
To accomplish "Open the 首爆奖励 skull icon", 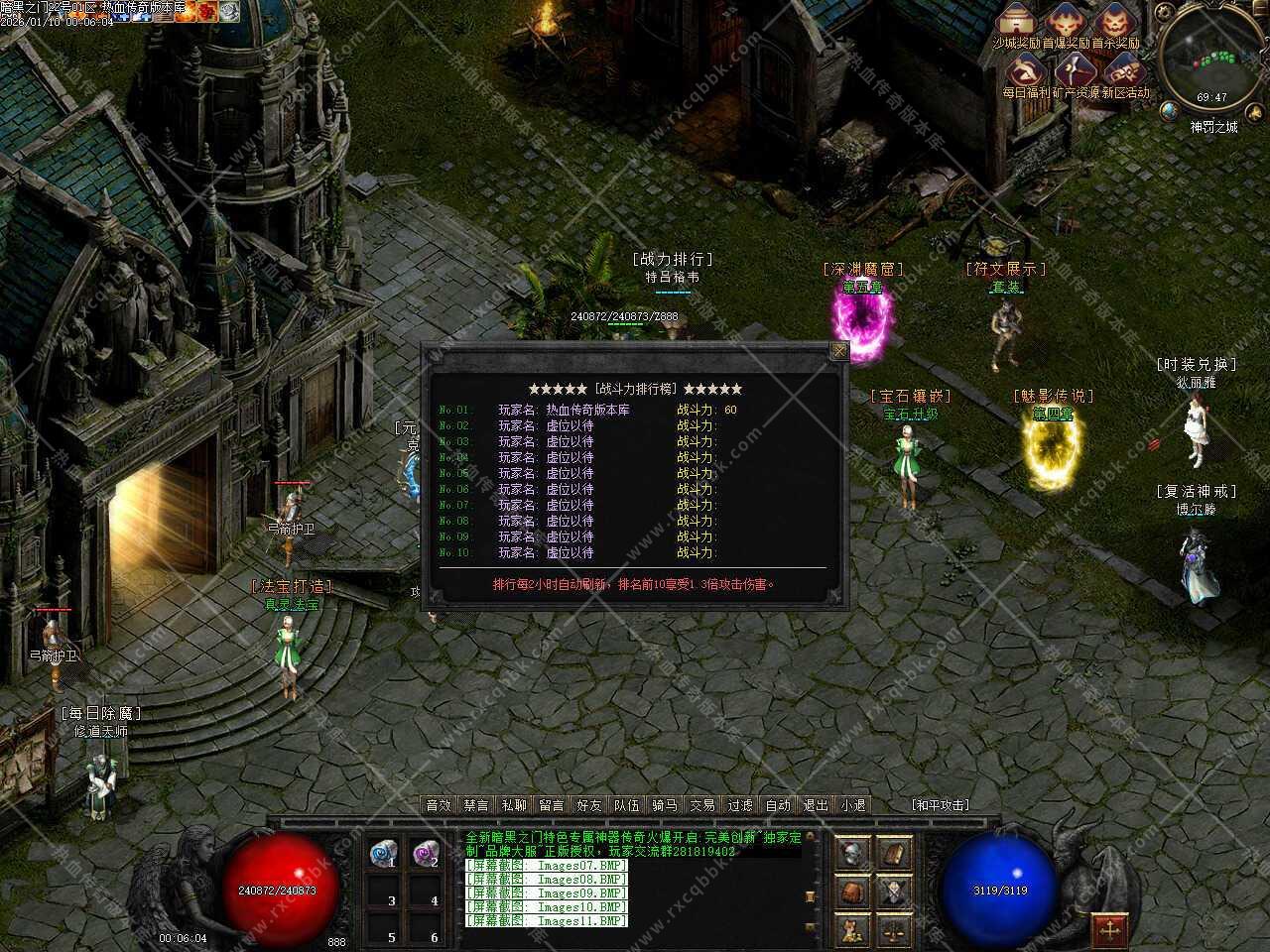I will click(x=1067, y=22).
